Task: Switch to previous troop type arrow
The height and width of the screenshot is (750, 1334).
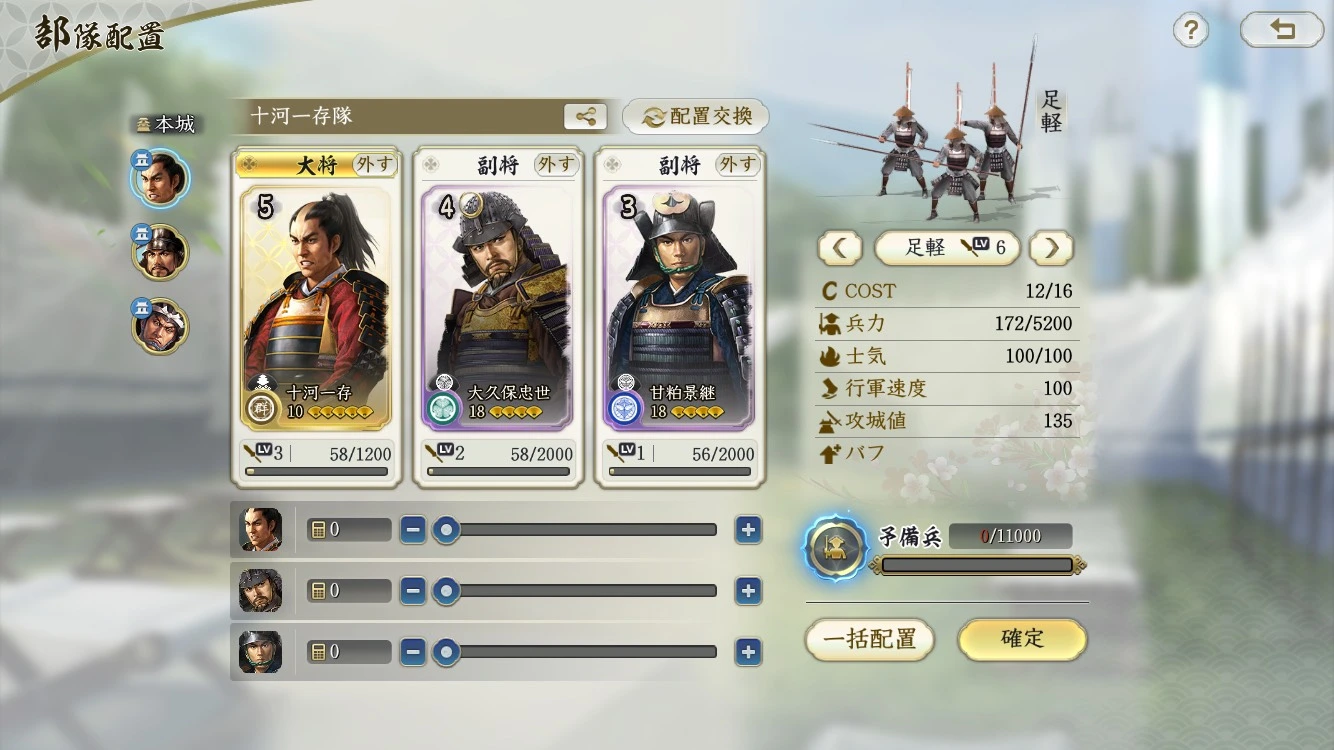Action: tap(839, 248)
